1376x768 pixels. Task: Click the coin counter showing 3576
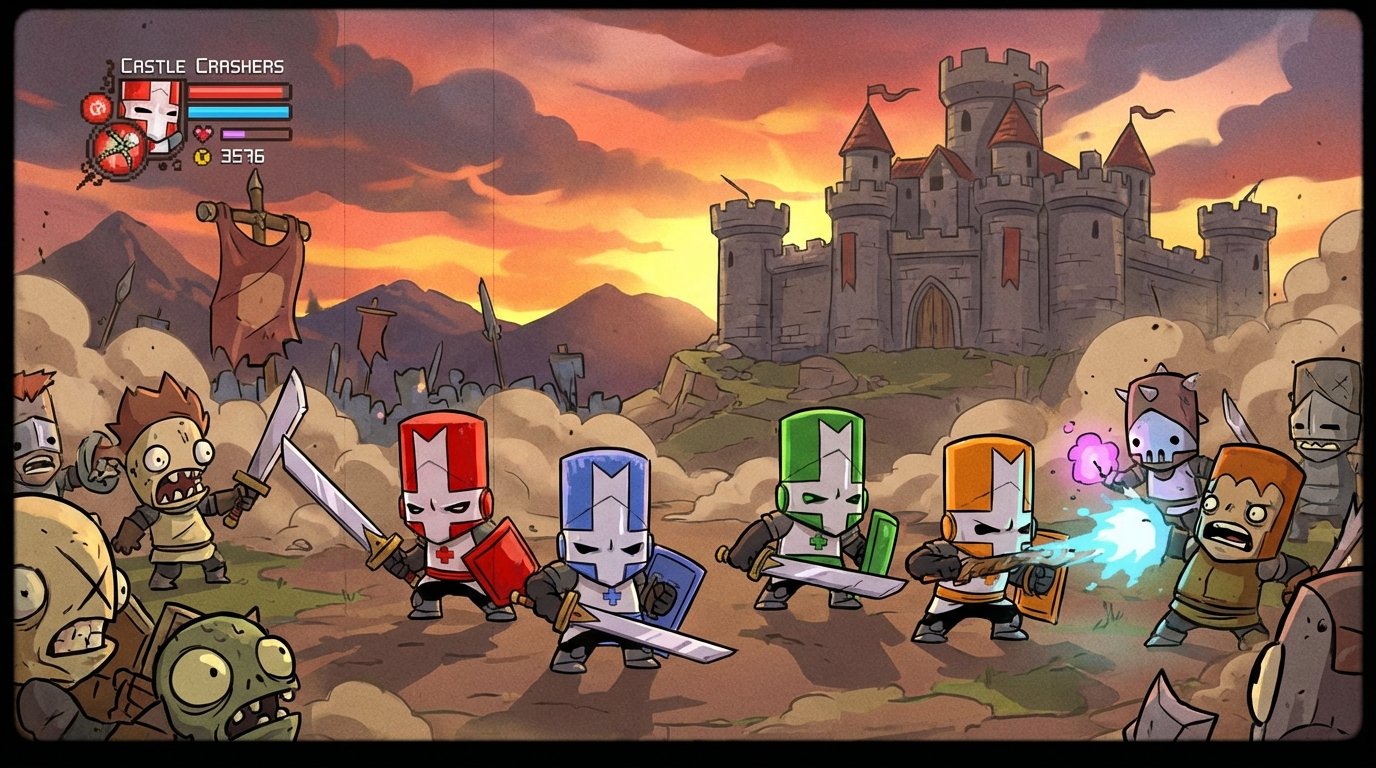pos(243,156)
